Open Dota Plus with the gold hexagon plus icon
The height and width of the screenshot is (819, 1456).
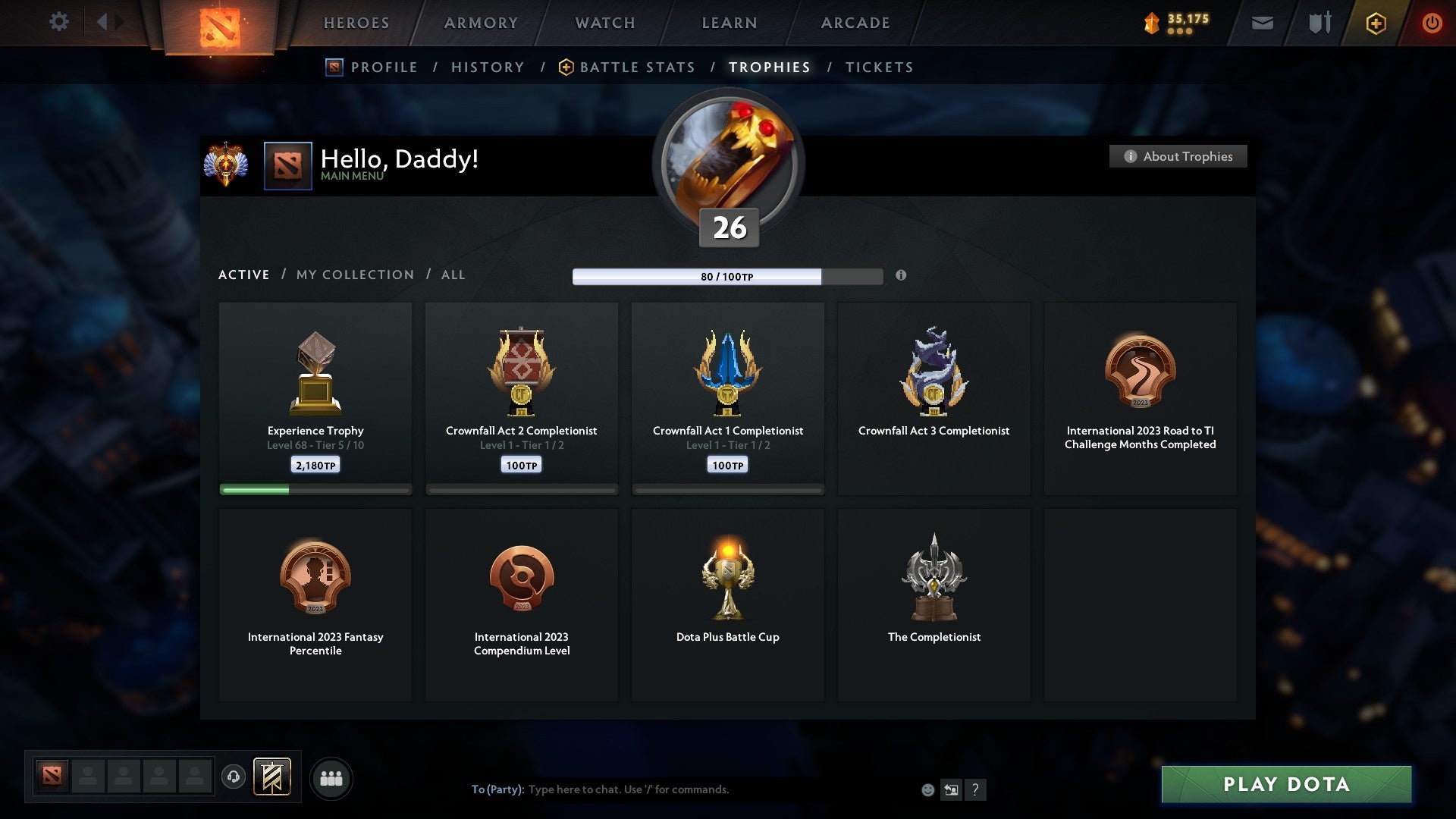click(x=1376, y=23)
